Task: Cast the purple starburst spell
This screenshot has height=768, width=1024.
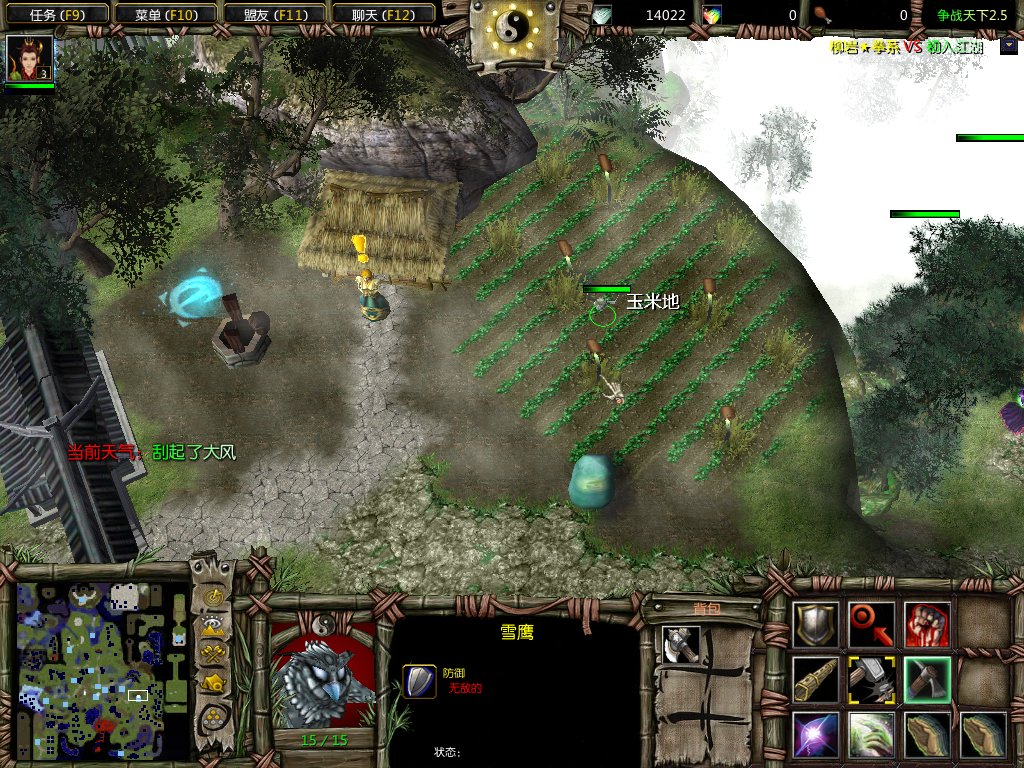Action: (x=816, y=735)
